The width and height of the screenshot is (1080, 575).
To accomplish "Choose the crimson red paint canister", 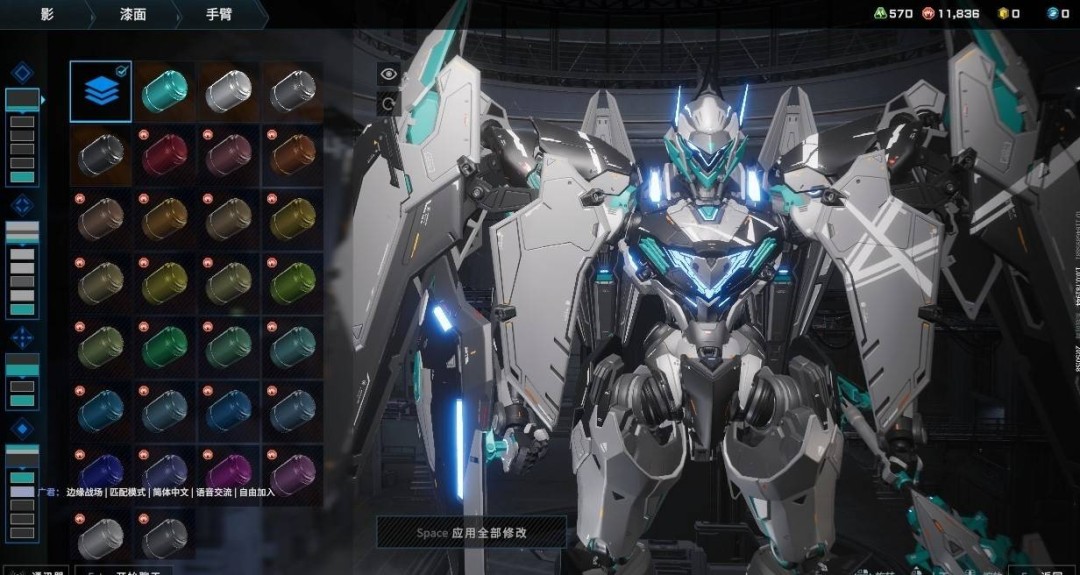I will click(x=164, y=155).
